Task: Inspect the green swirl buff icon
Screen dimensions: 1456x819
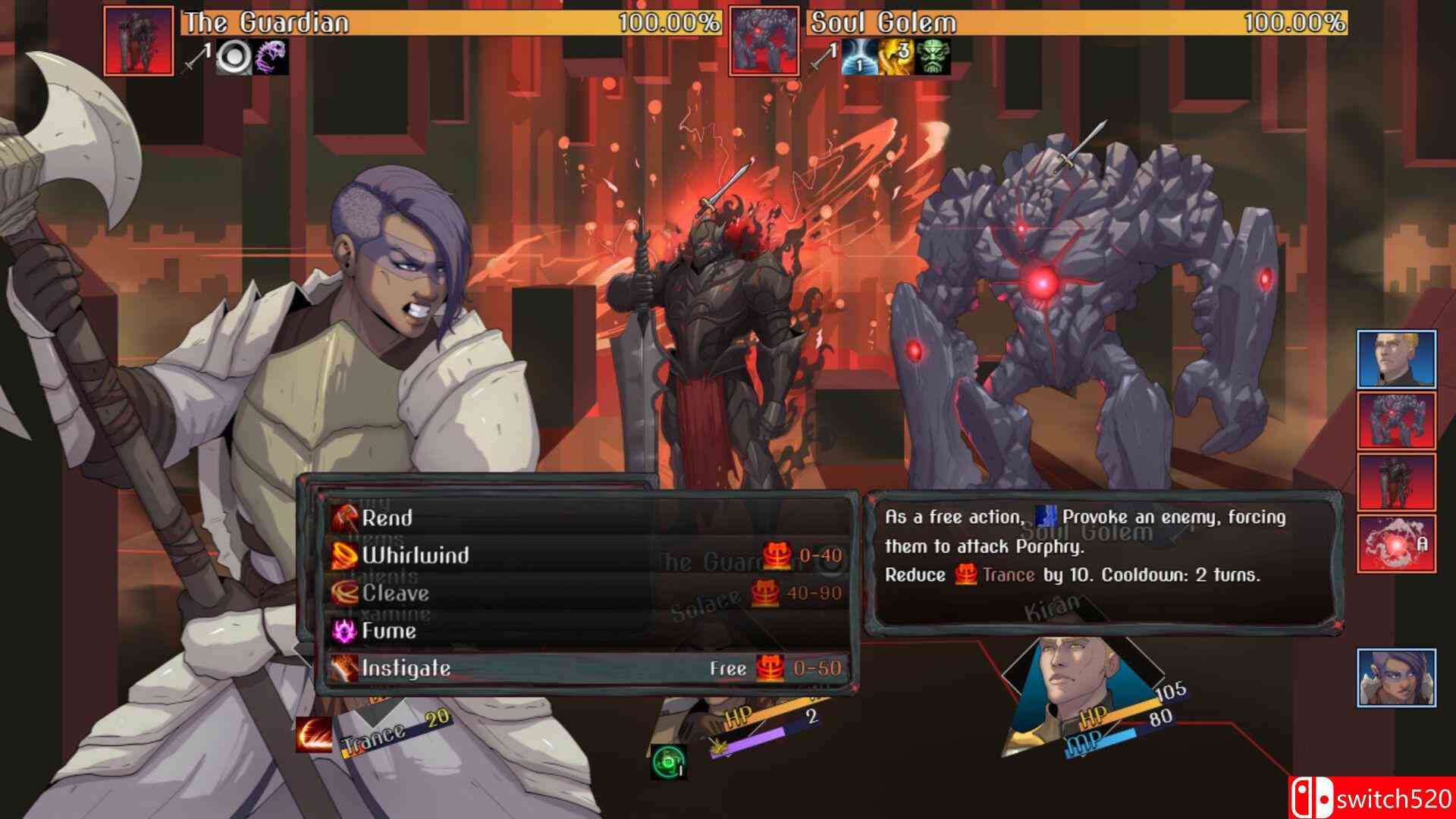Action: 668,761
